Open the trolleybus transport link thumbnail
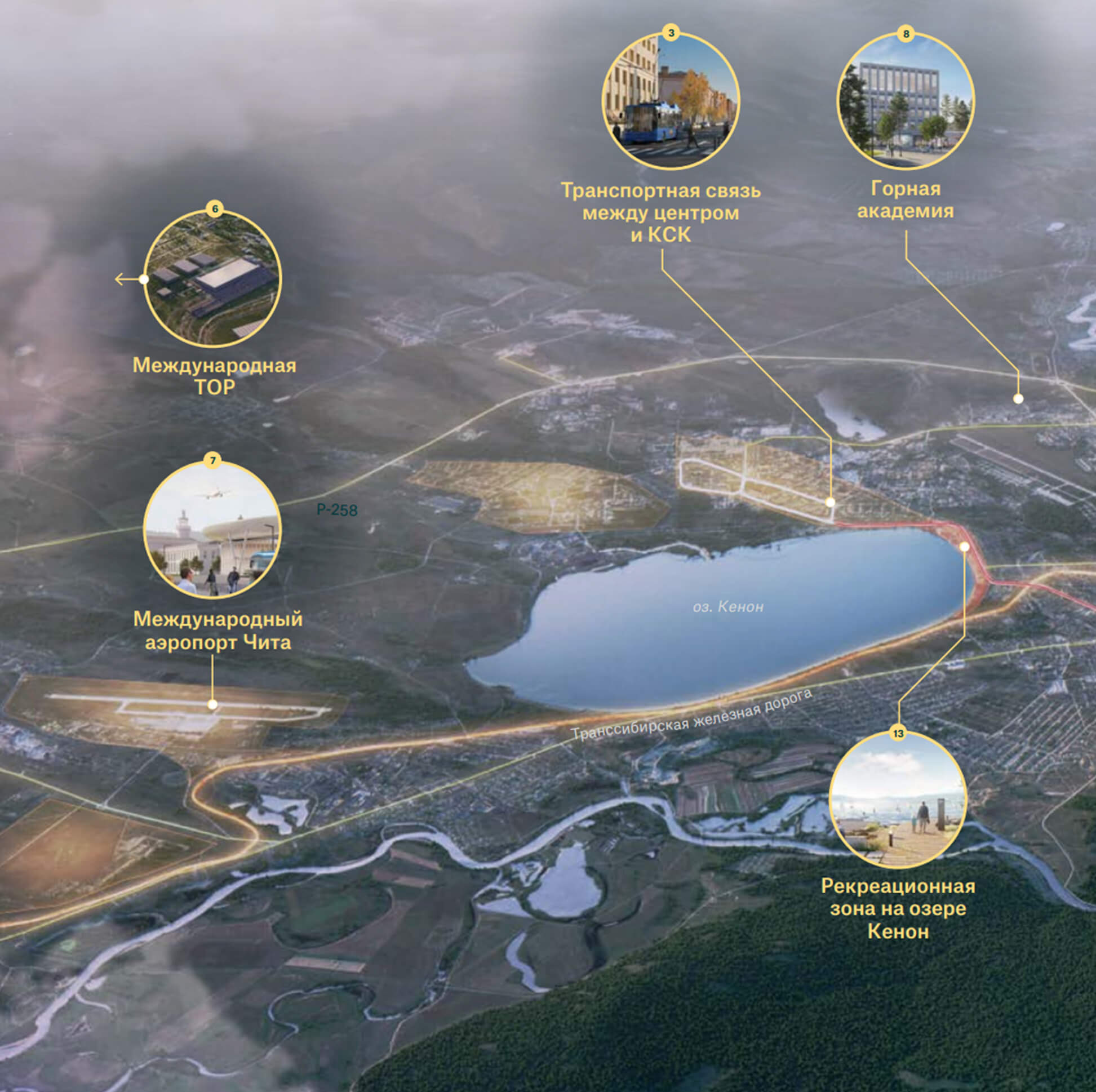Screen dimensions: 1096x1092 (671, 101)
